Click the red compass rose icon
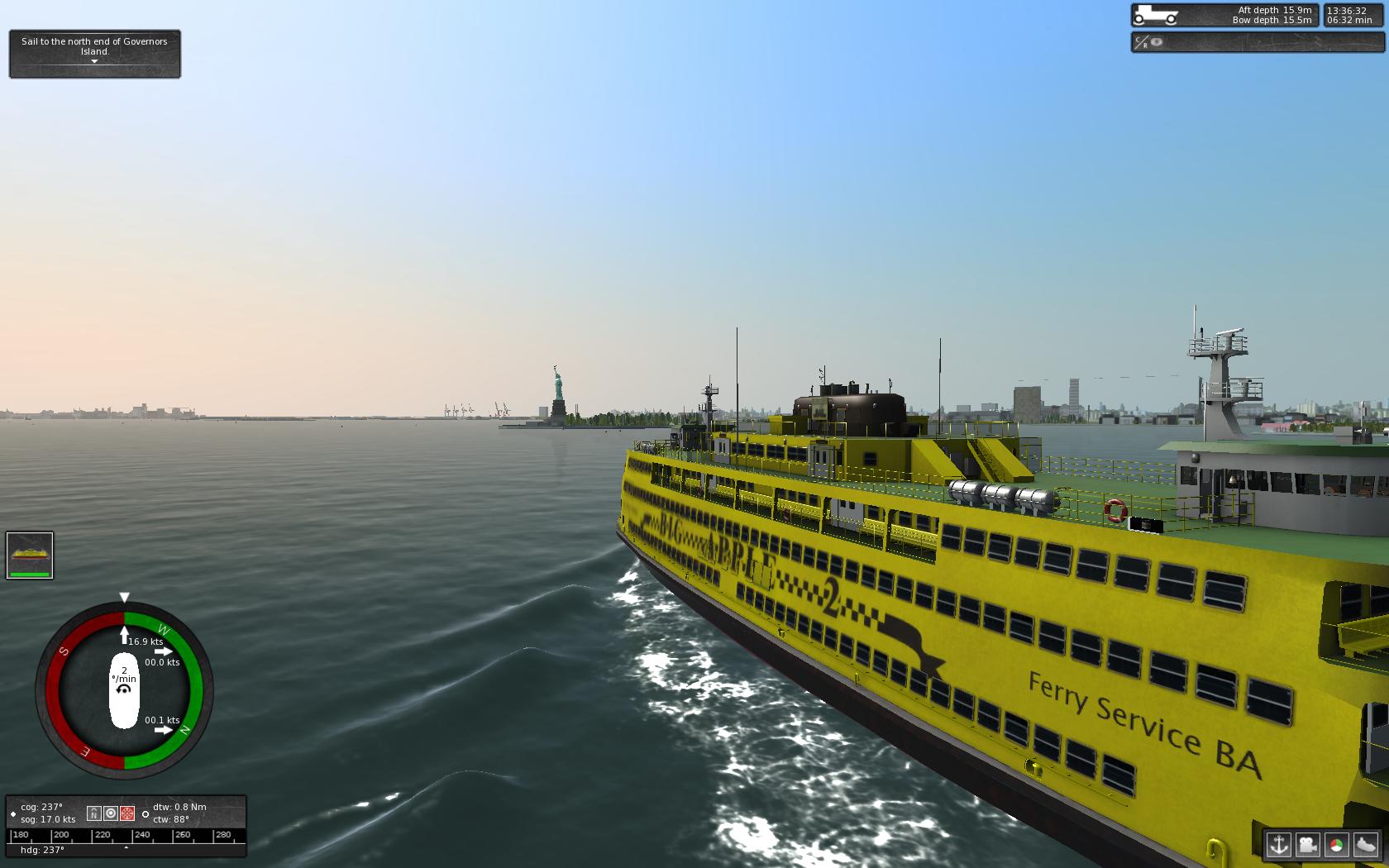This screenshot has width=1389, height=868. [x=127, y=814]
